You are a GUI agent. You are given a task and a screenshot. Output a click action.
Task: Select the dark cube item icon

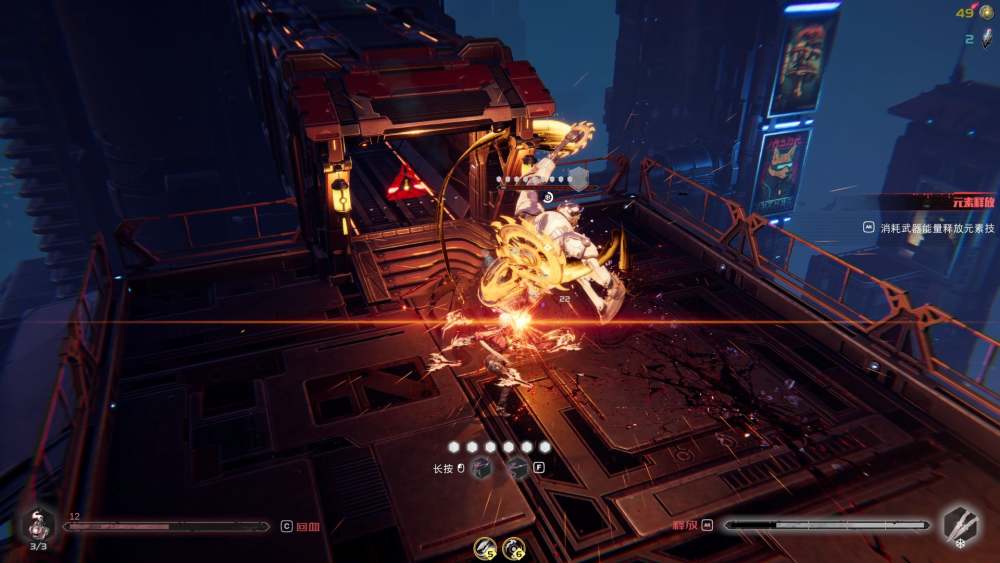pyautogui.click(x=482, y=468)
